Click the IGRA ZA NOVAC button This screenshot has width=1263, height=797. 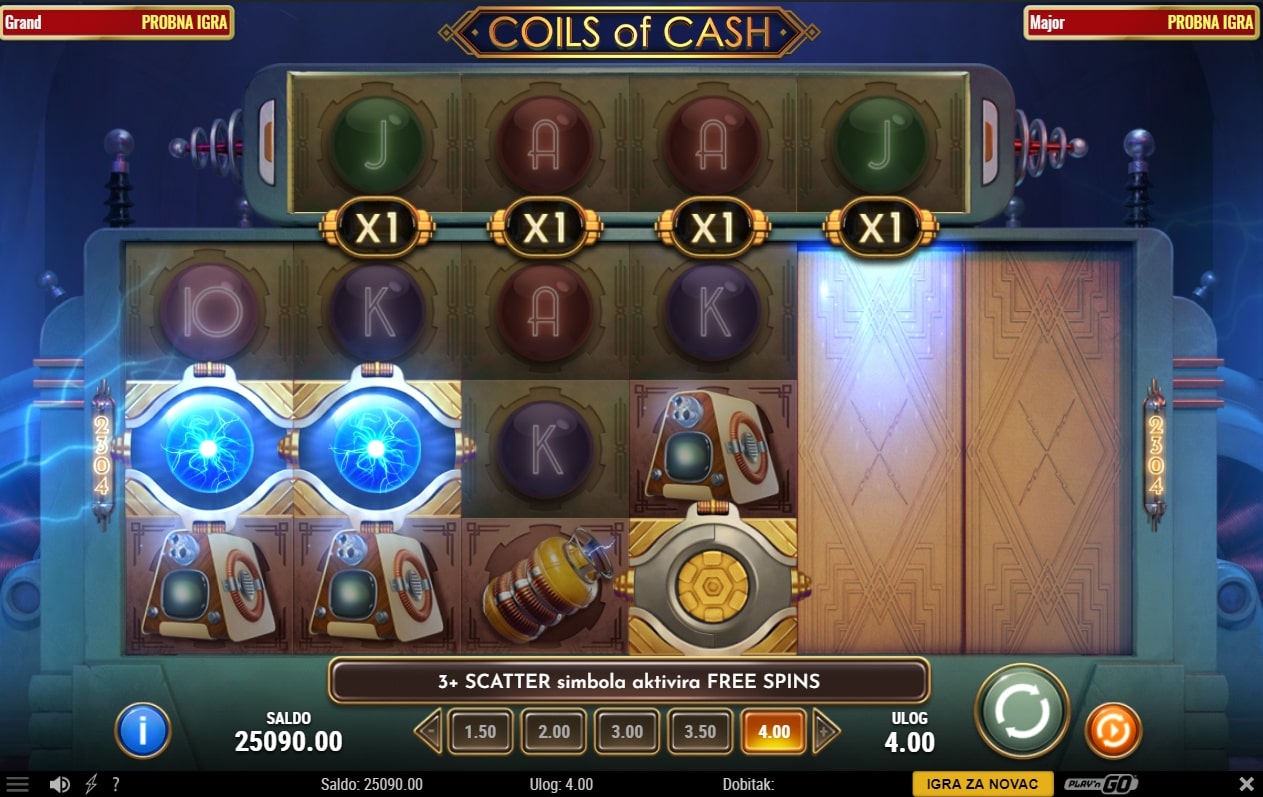(982, 785)
